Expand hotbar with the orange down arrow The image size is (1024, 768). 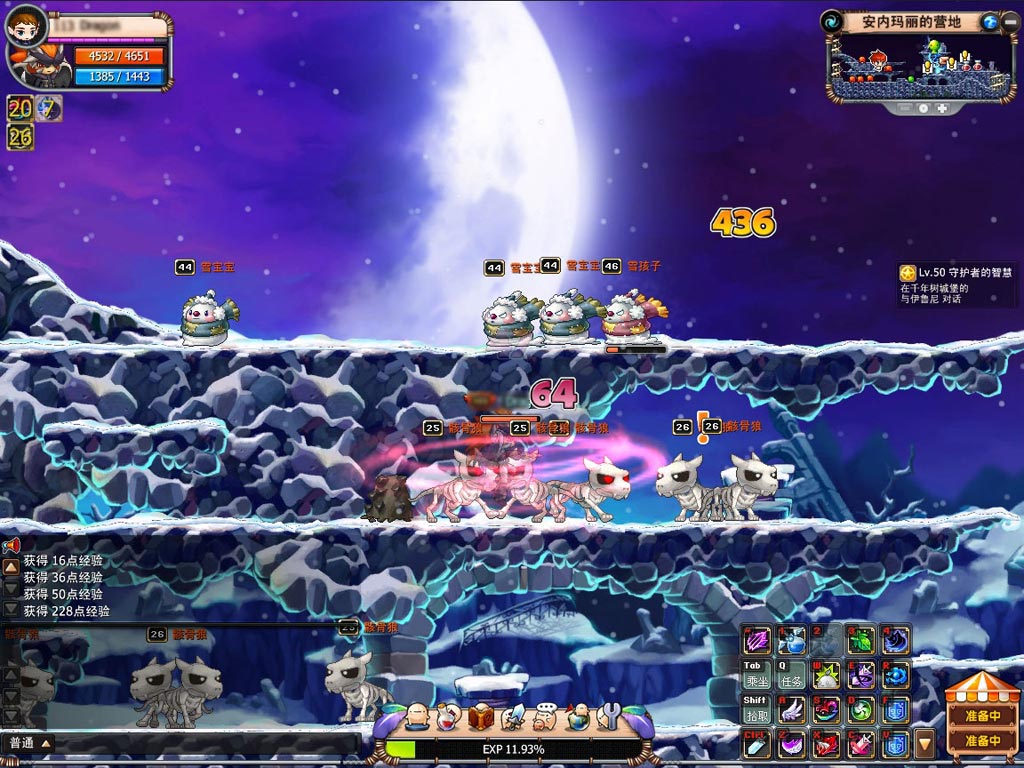pos(924,743)
